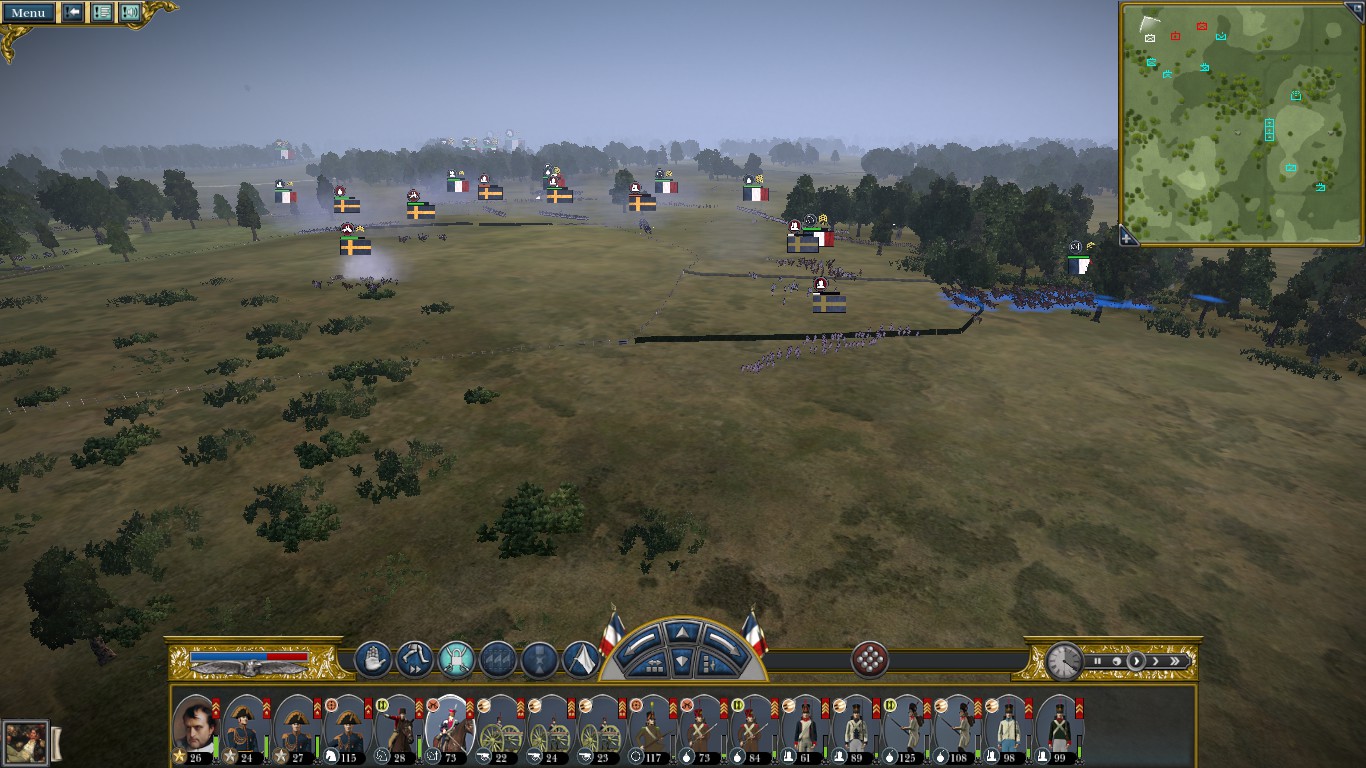This screenshot has height=768, width=1366.
Task: Select the infantry unit card with 117 men
Action: tap(654, 727)
